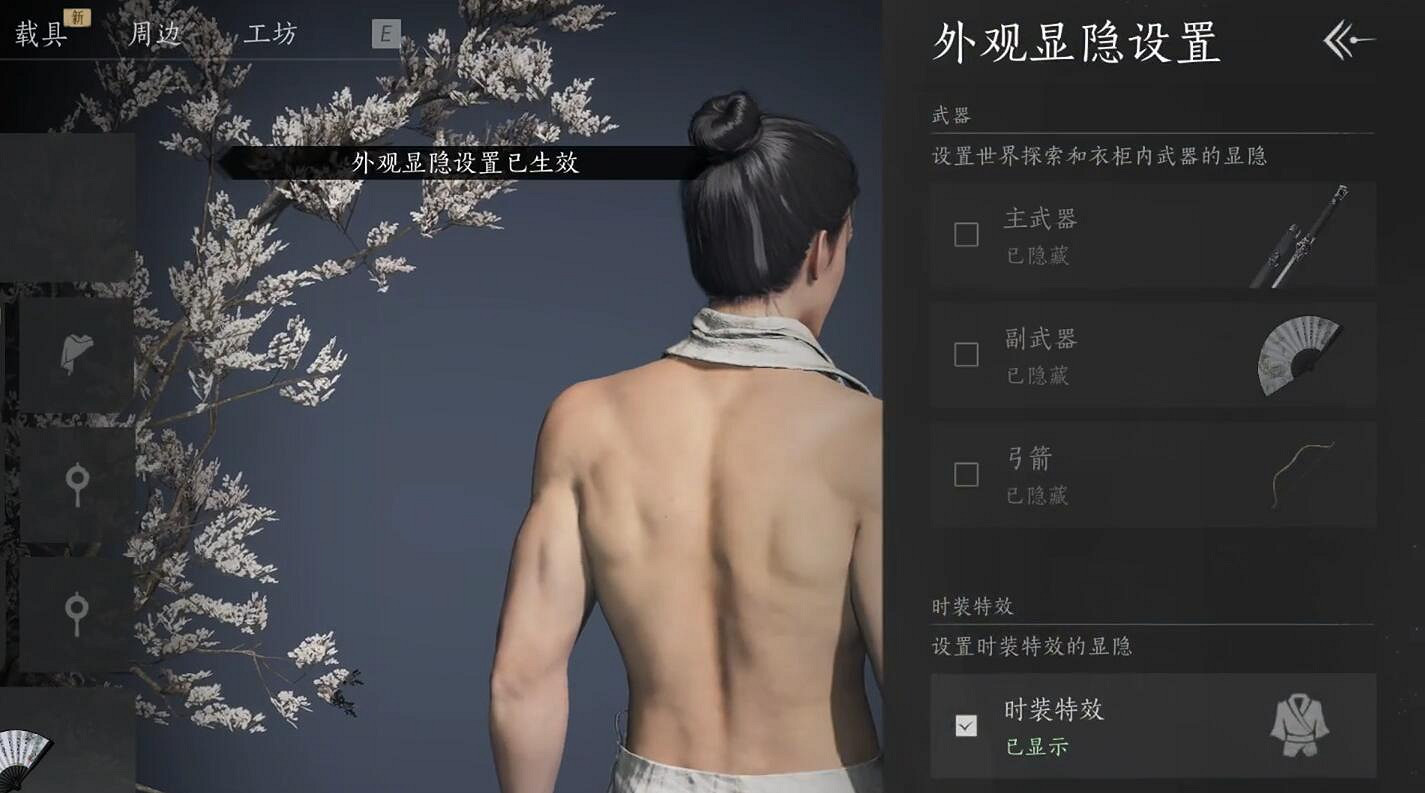Select the bow icon next to 弓箭
The width and height of the screenshot is (1425, 793).
click(x=1300, y=474)
